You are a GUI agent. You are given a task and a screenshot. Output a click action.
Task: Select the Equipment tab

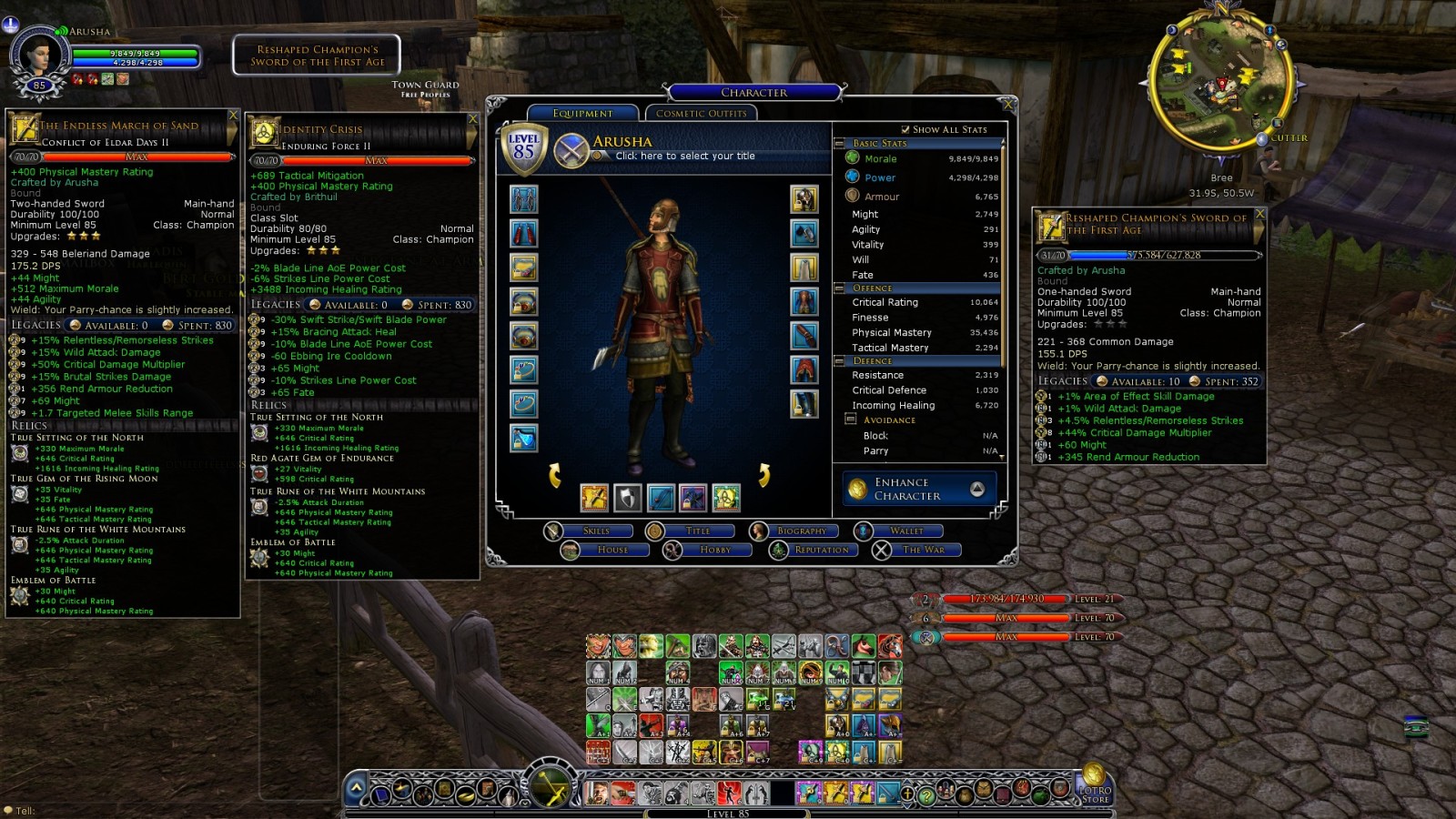point(582,114)
